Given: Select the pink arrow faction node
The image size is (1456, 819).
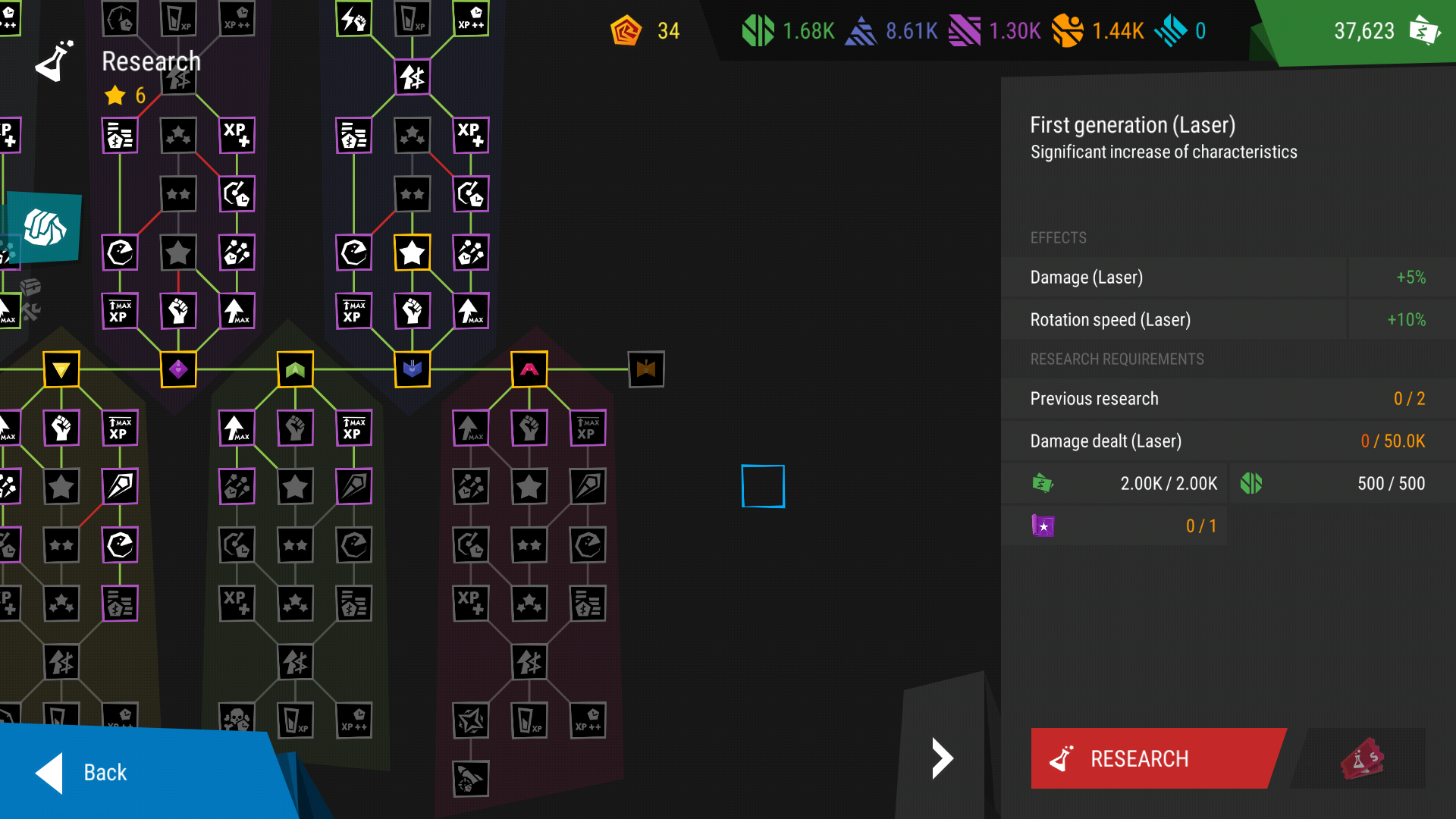Looking at the screenshot, I should point(529,369).
